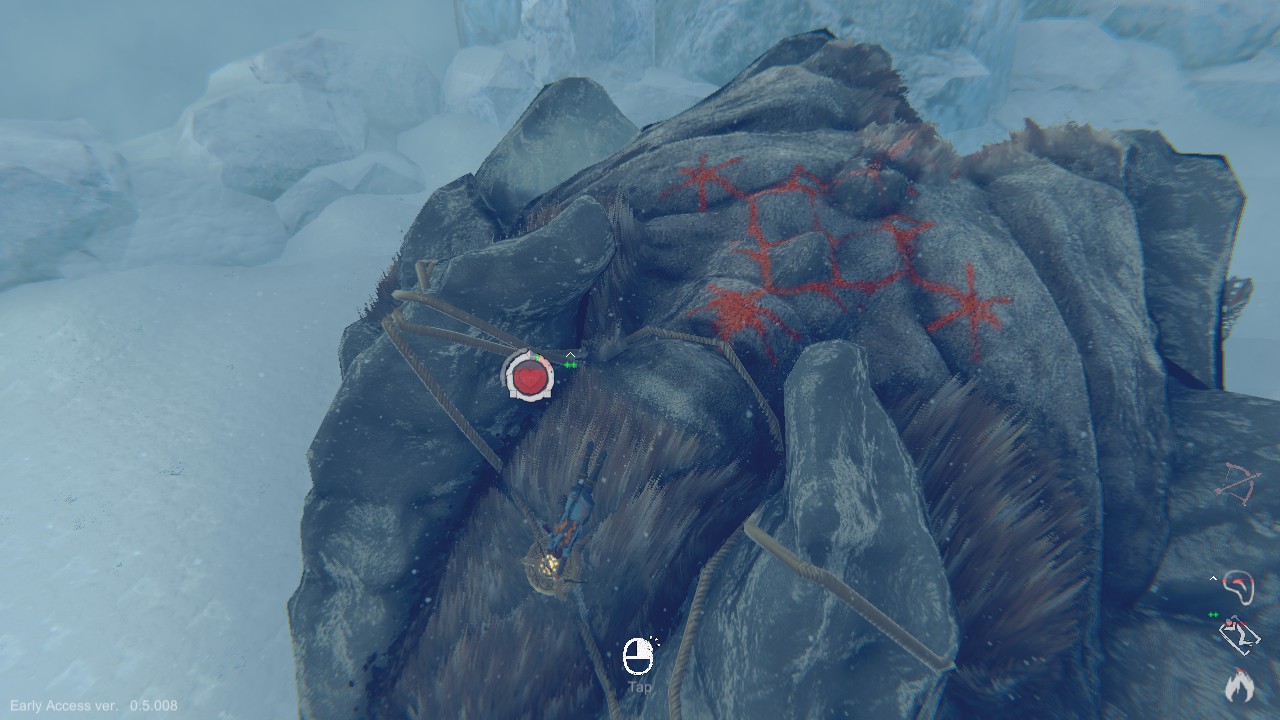Viewport: 1280px width, 720px height.
Task: Check the flame warmth icon
Action: click(x=1240, y=685)
